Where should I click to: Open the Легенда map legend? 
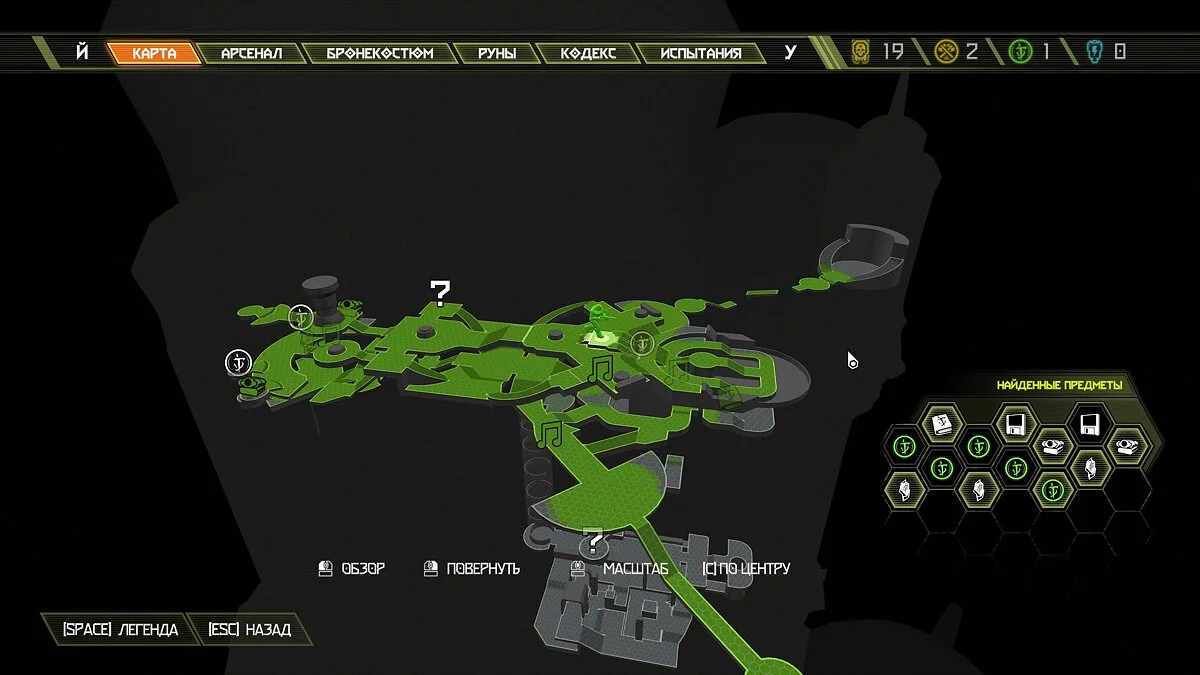click(x=120, y=630)
